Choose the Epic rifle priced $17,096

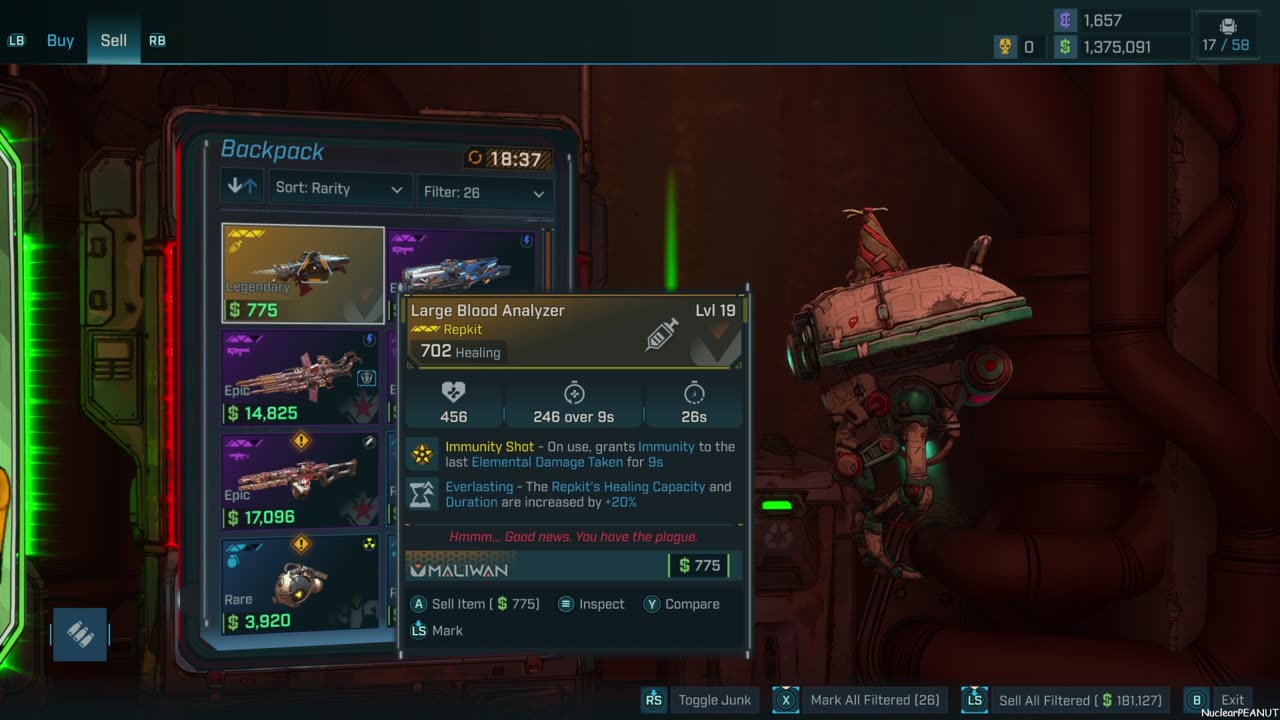(300, 480)
